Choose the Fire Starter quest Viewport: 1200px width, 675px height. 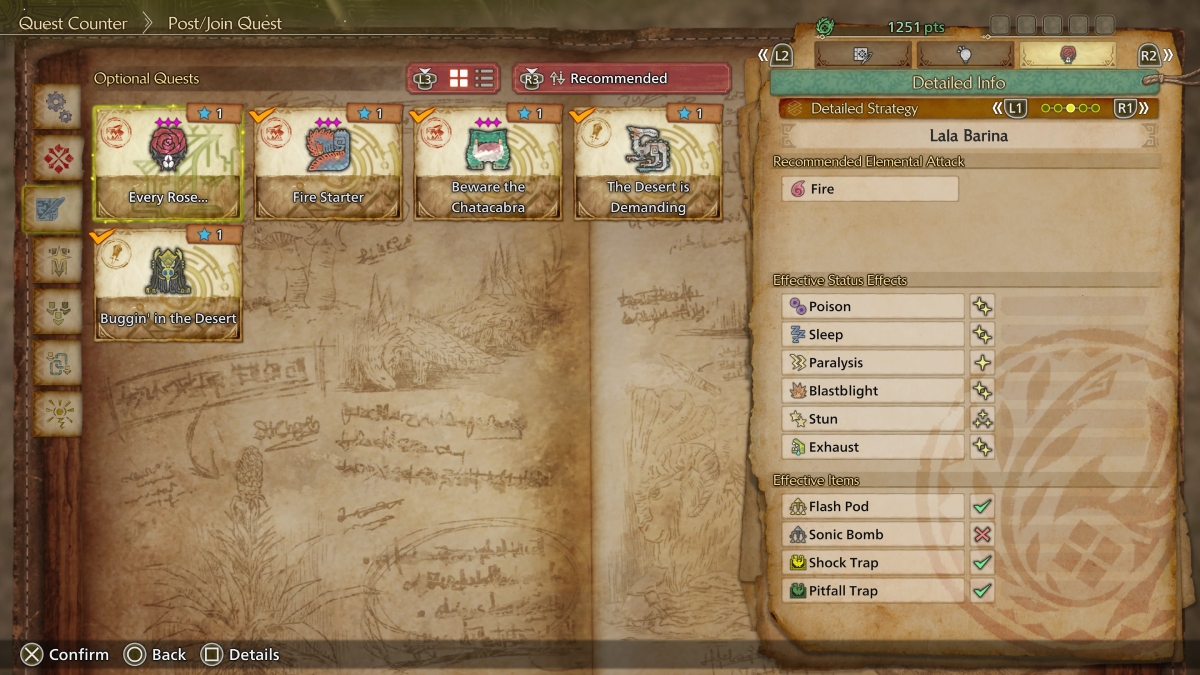click(x=328, y=162)
